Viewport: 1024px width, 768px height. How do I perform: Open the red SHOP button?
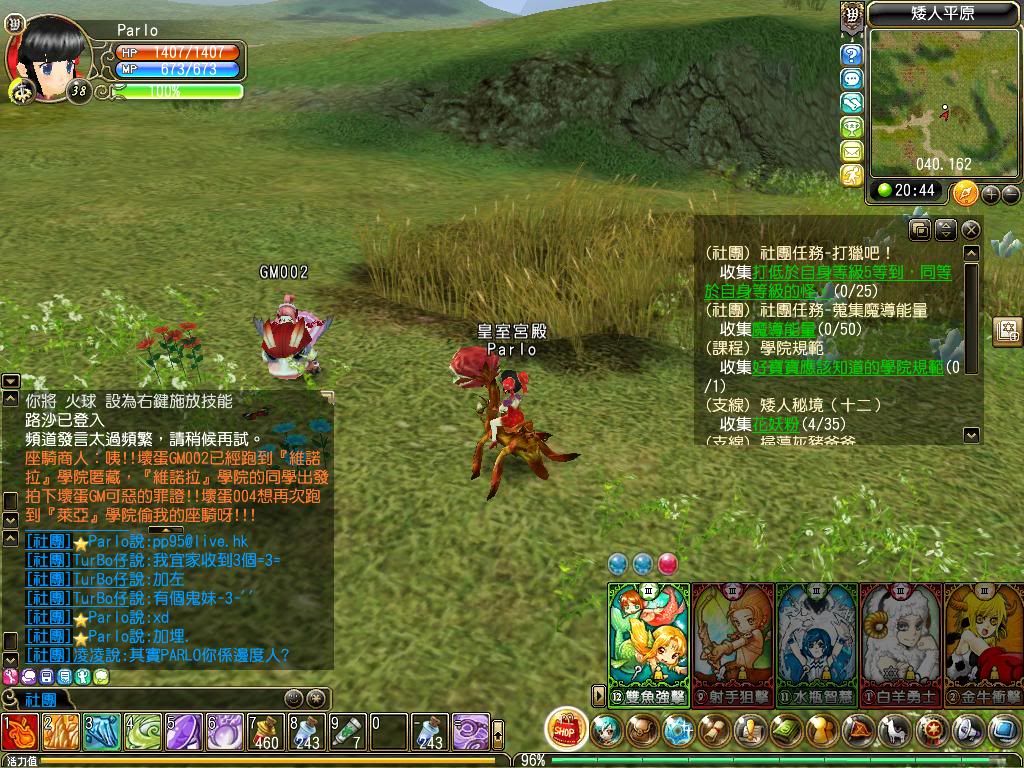point(567,729)
